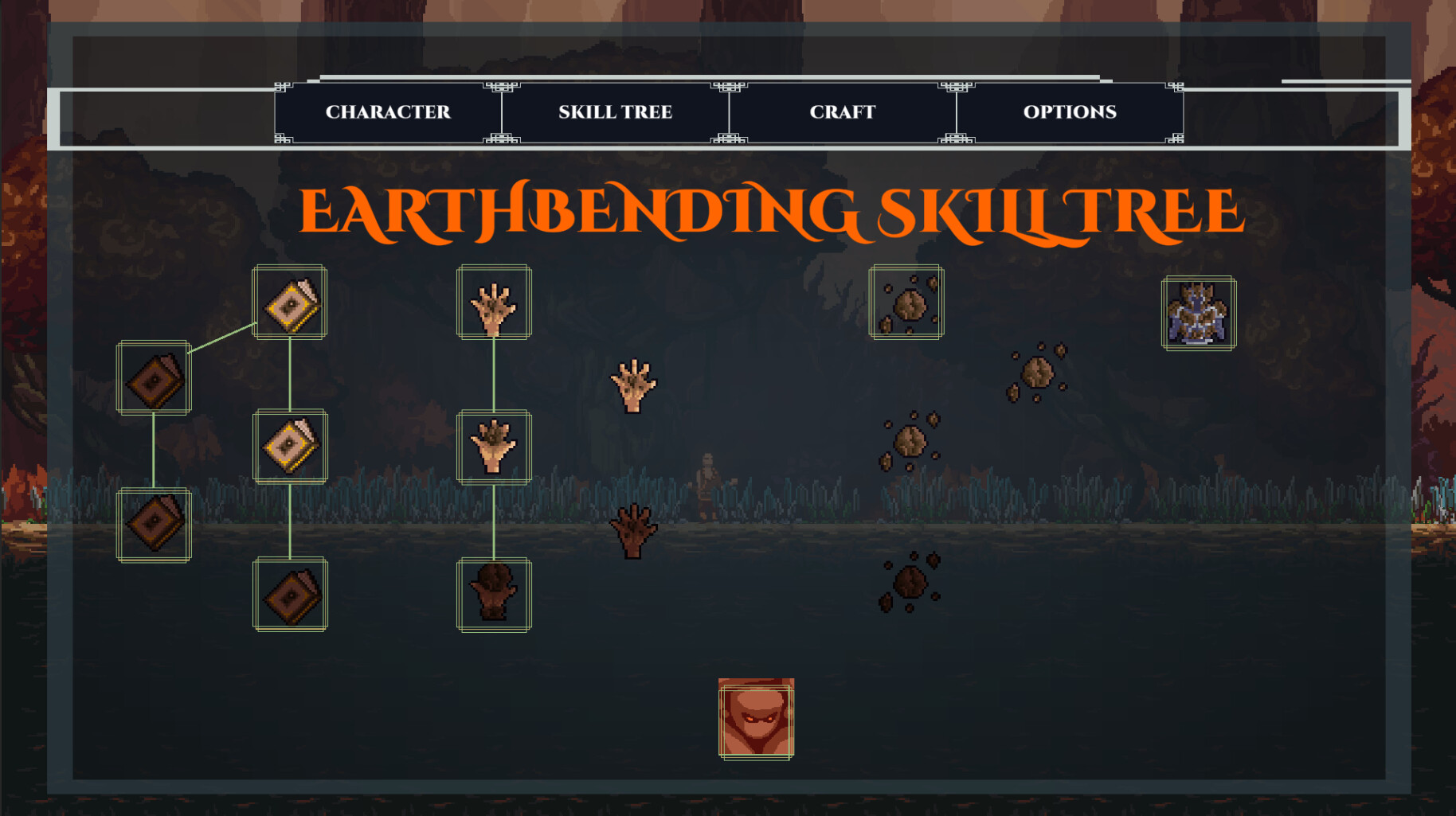Select the bottom-left faded book skill
This screenshot has width=1456, height=816.
pyautogui.click(x=154, y=525)
